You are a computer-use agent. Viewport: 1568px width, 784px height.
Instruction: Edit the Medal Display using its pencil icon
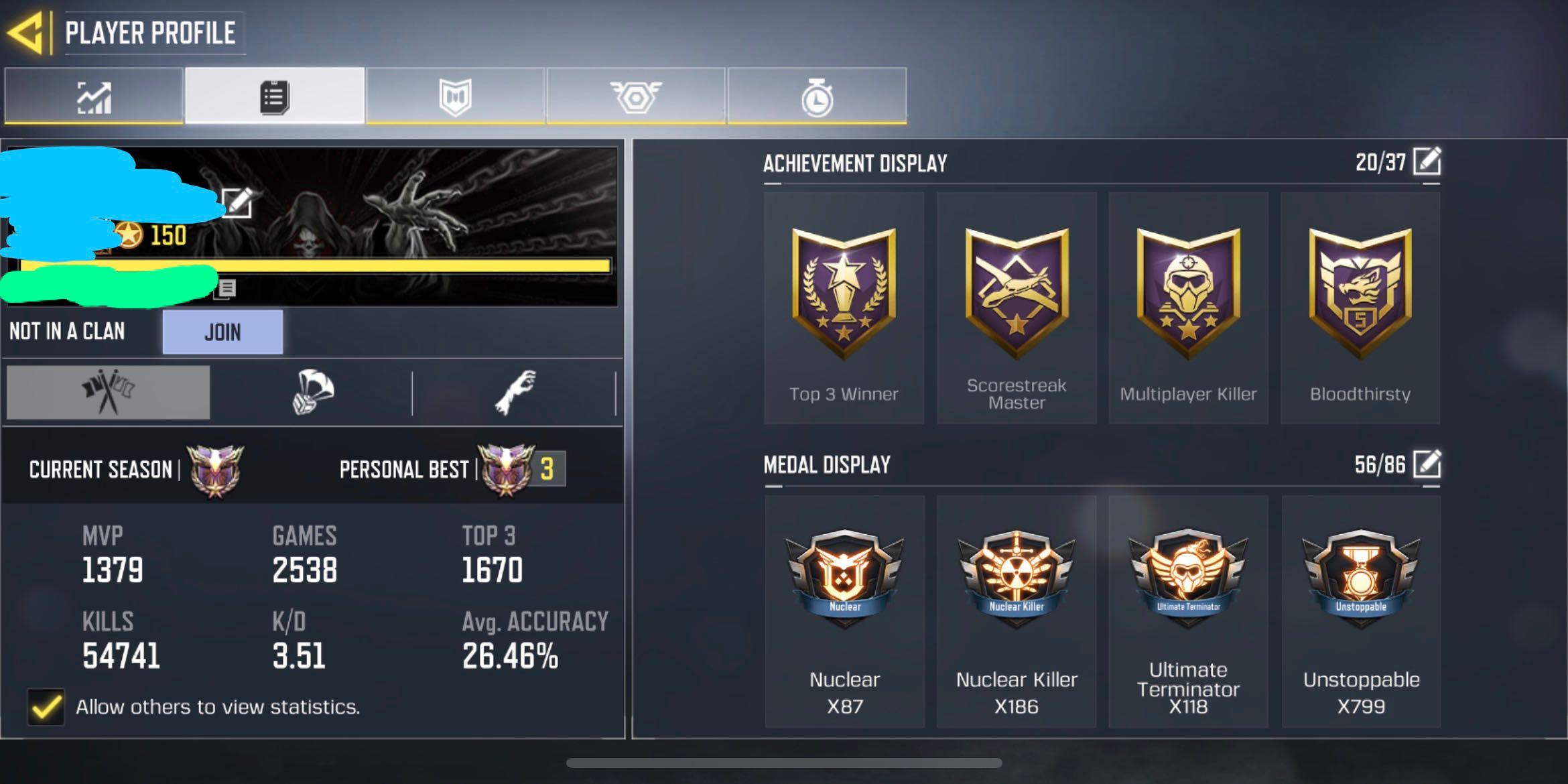1426,464
